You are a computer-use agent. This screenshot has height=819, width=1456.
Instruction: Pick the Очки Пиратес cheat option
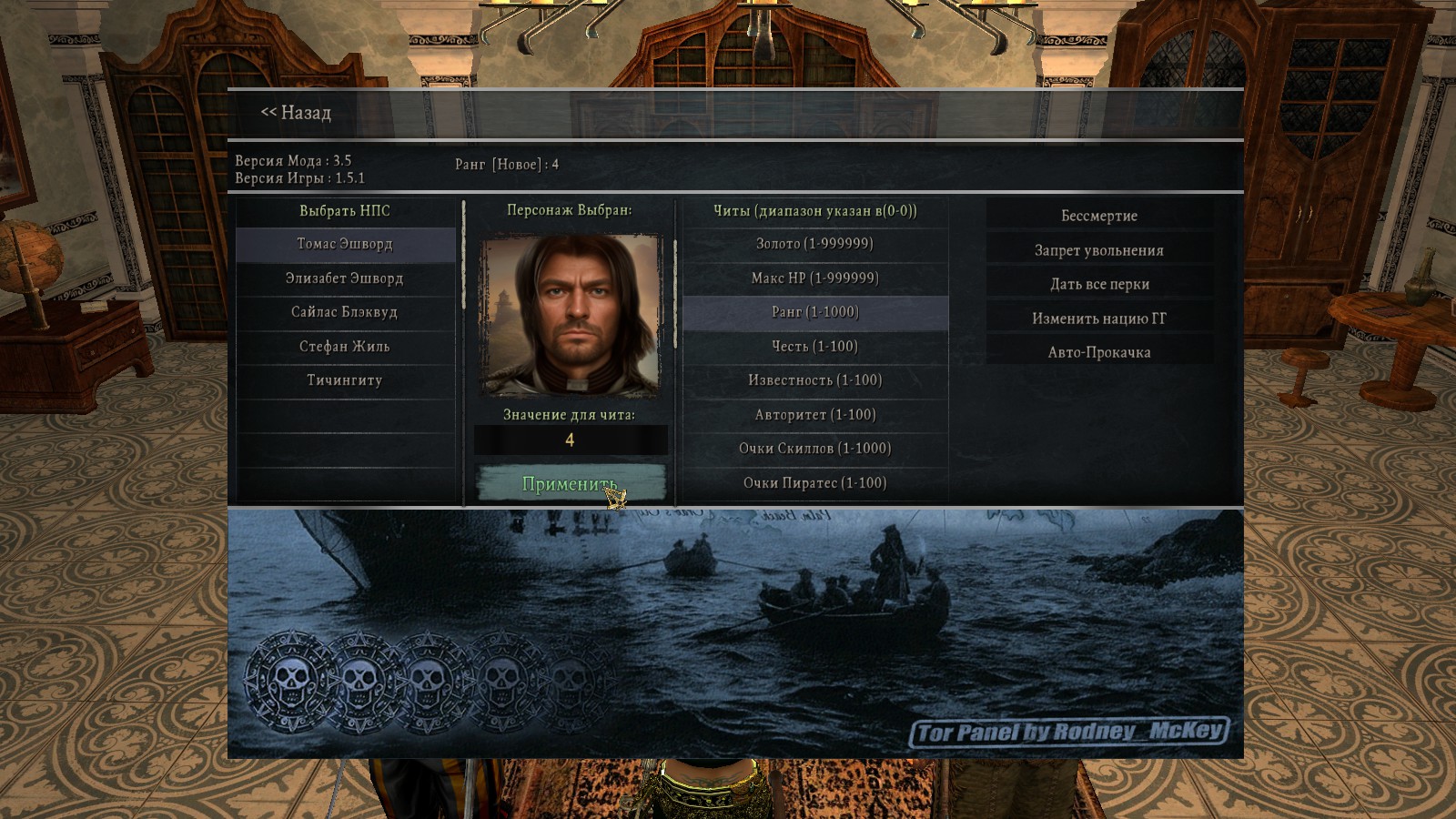point(814,483)
